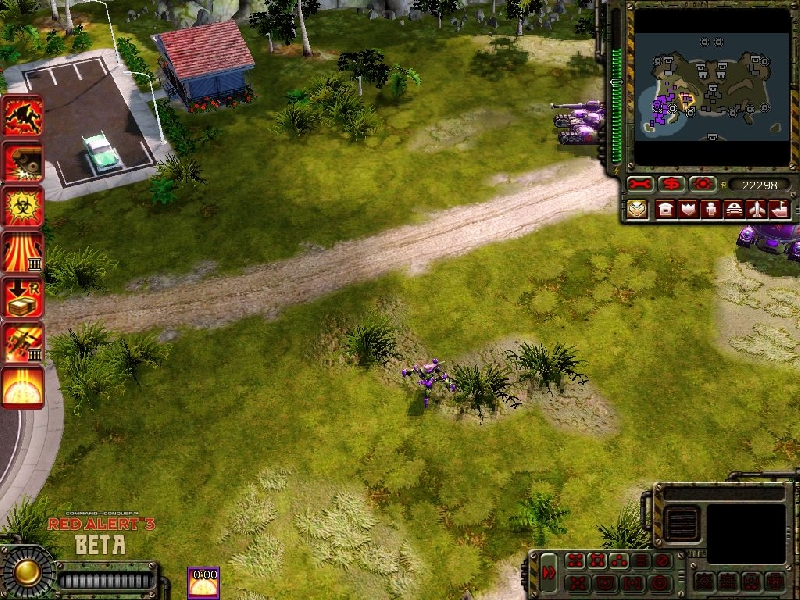
Task: Select the infantry production tab
Action: tap(711, 210)
